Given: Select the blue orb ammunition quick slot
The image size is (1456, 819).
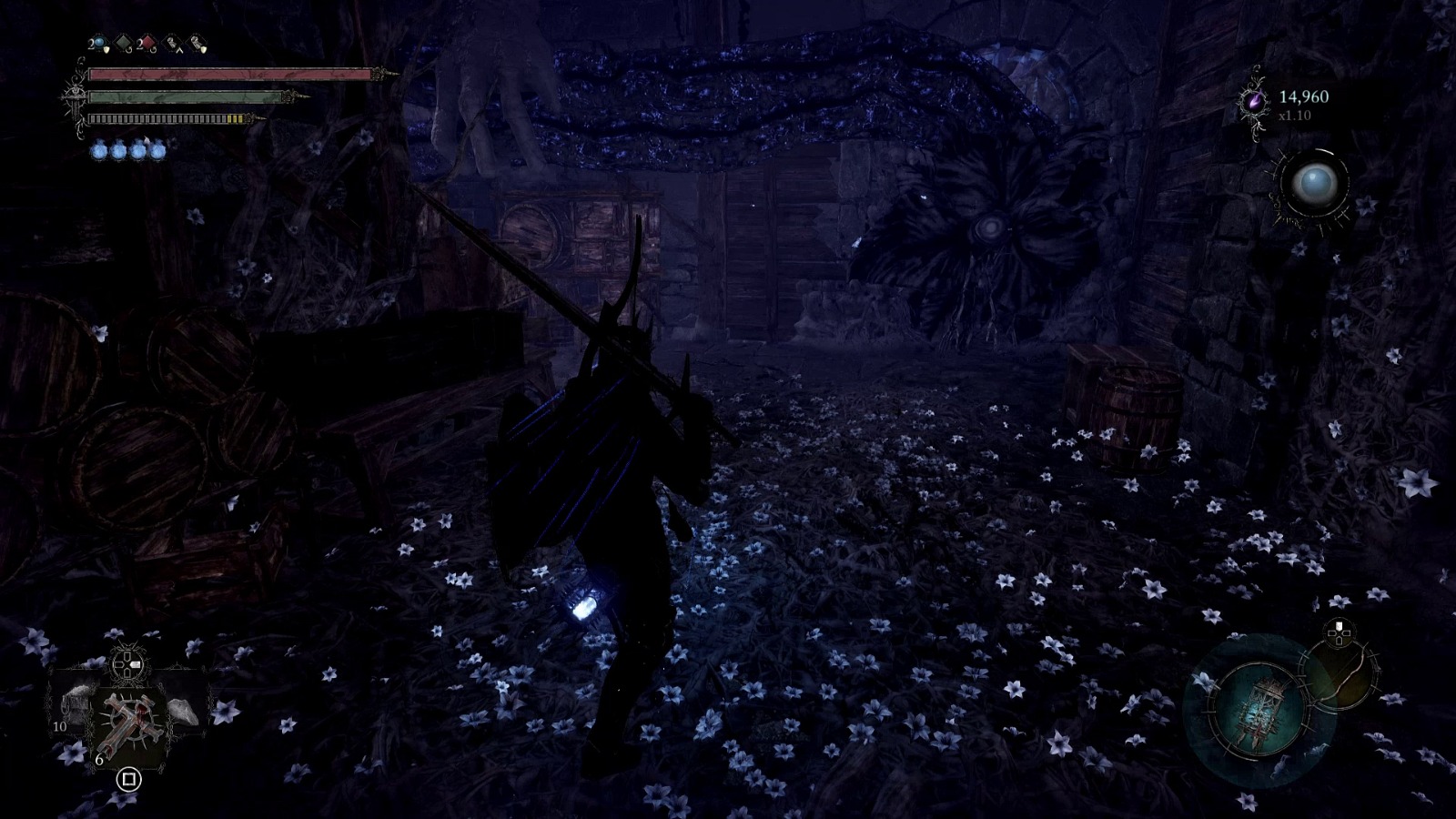Looking at the screenshot, I should pos(97,41).
